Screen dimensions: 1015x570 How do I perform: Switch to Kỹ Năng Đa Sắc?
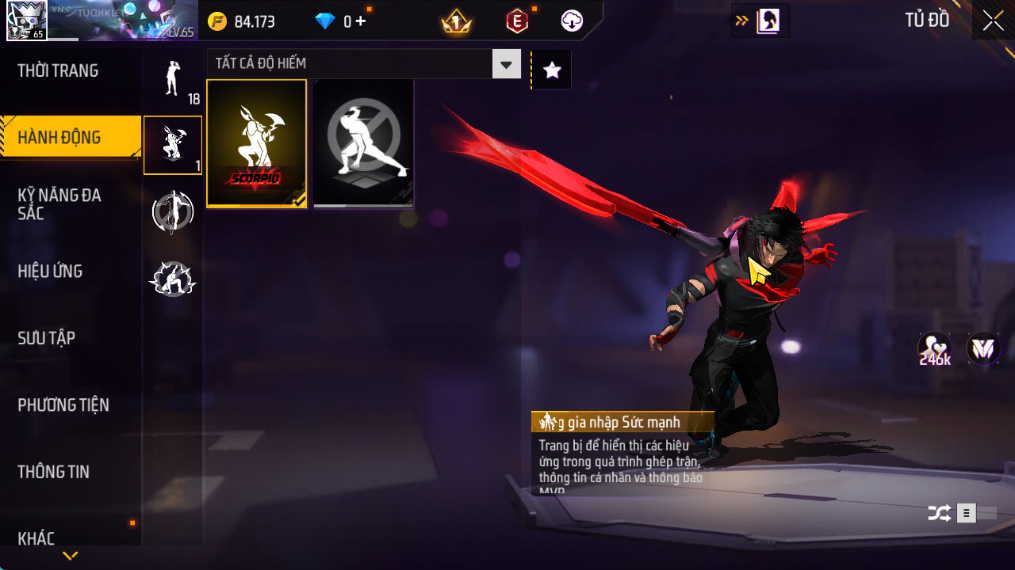click(x=60, y=204)
